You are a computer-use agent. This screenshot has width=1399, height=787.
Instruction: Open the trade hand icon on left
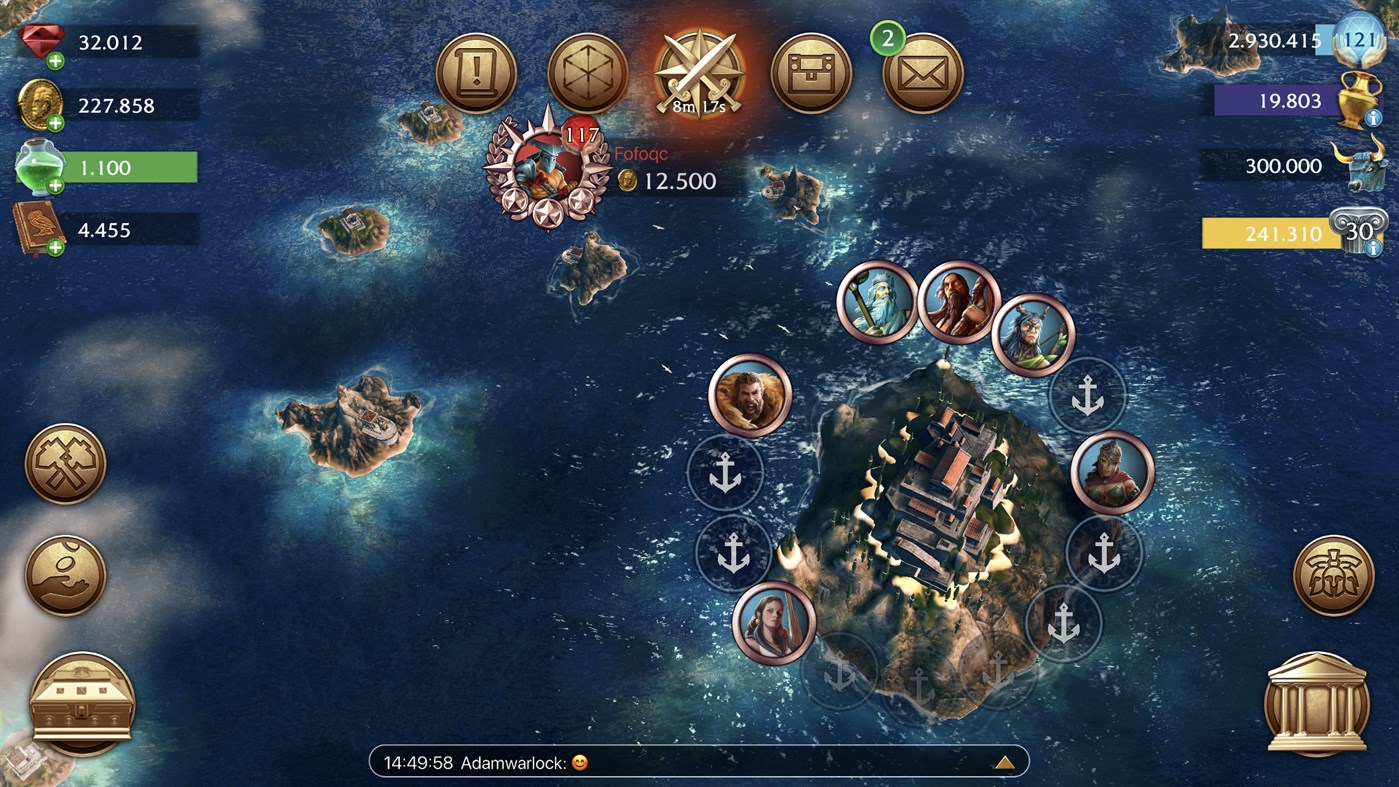coord(64,575)
